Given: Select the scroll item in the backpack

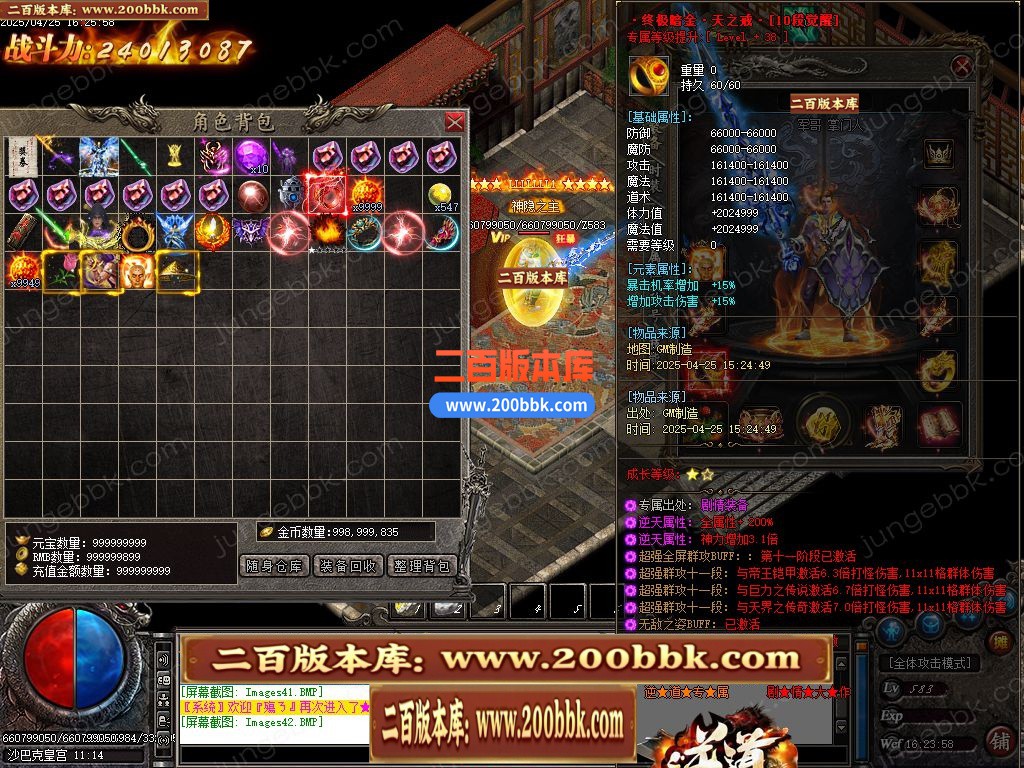Looking at the screenshot, I should tap(22, 156).
